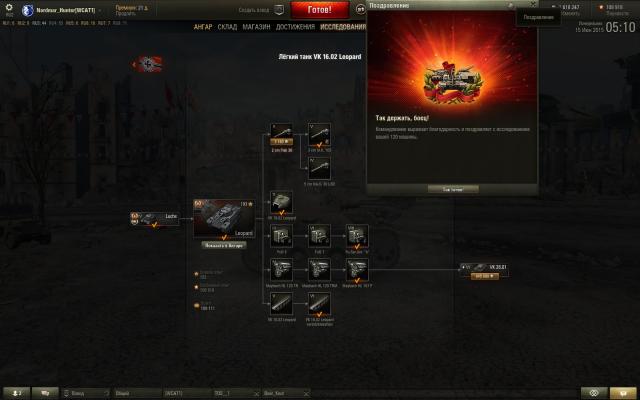Close the Поздравление window
This screenshot has width=640, height=400.
tap(532, 7)
